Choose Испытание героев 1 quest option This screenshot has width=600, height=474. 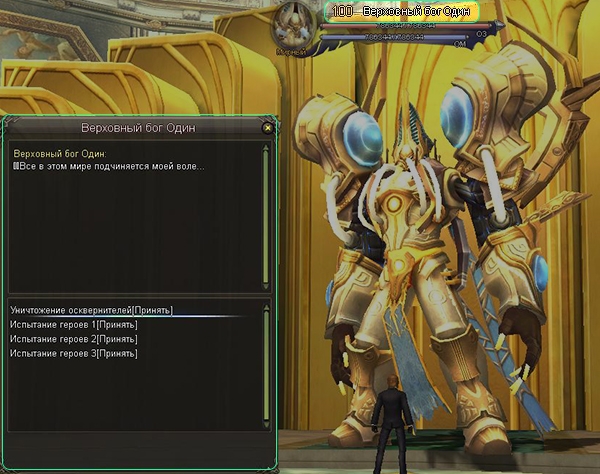[x=73, y=325]
